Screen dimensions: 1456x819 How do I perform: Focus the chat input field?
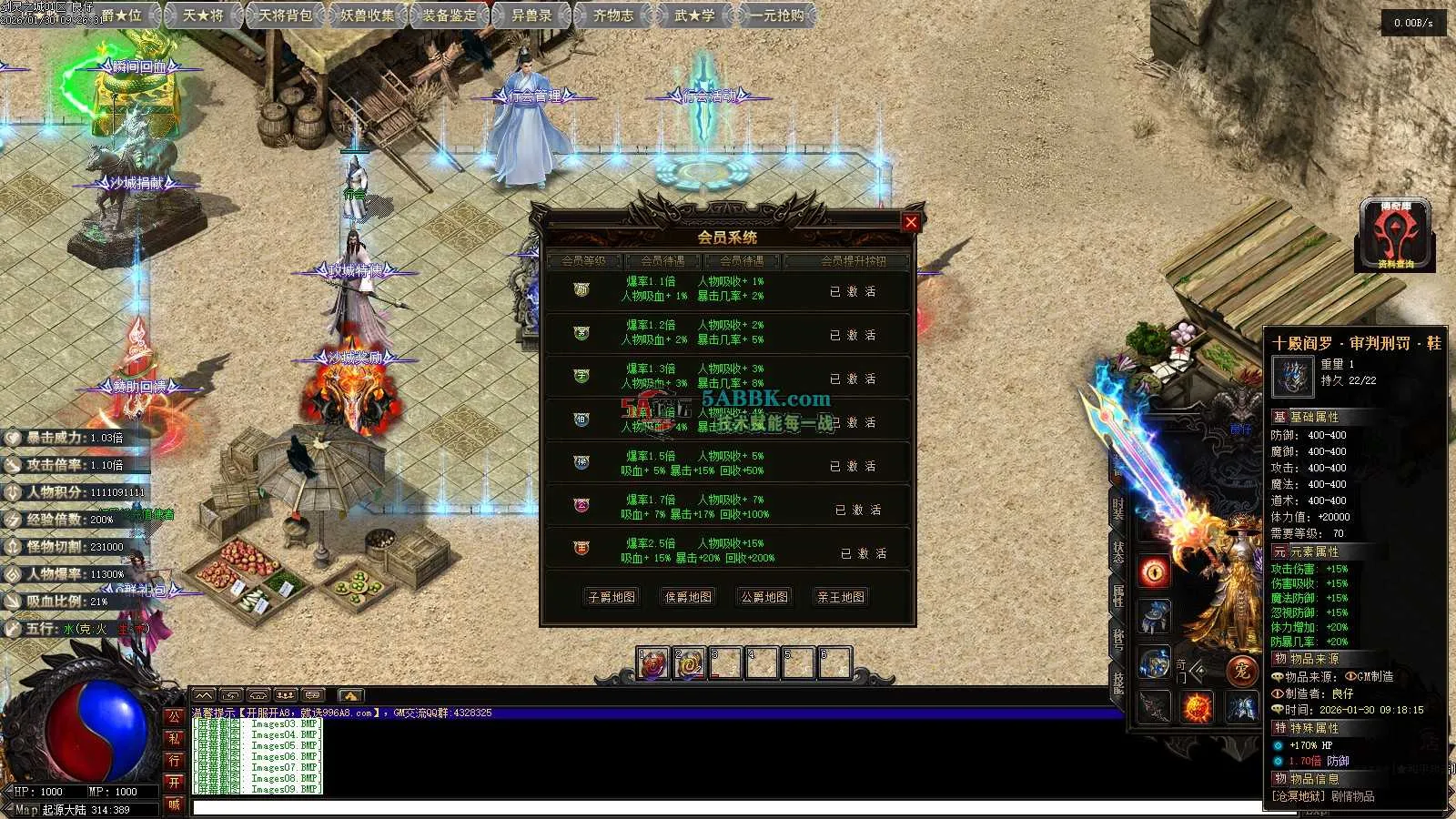point(637,808)
